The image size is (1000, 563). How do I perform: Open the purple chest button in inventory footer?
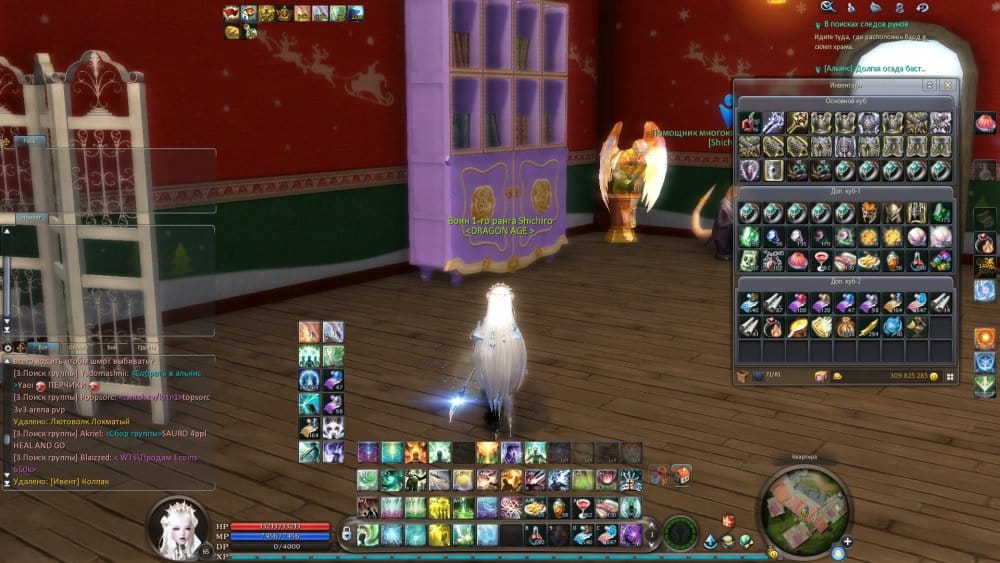820,377
